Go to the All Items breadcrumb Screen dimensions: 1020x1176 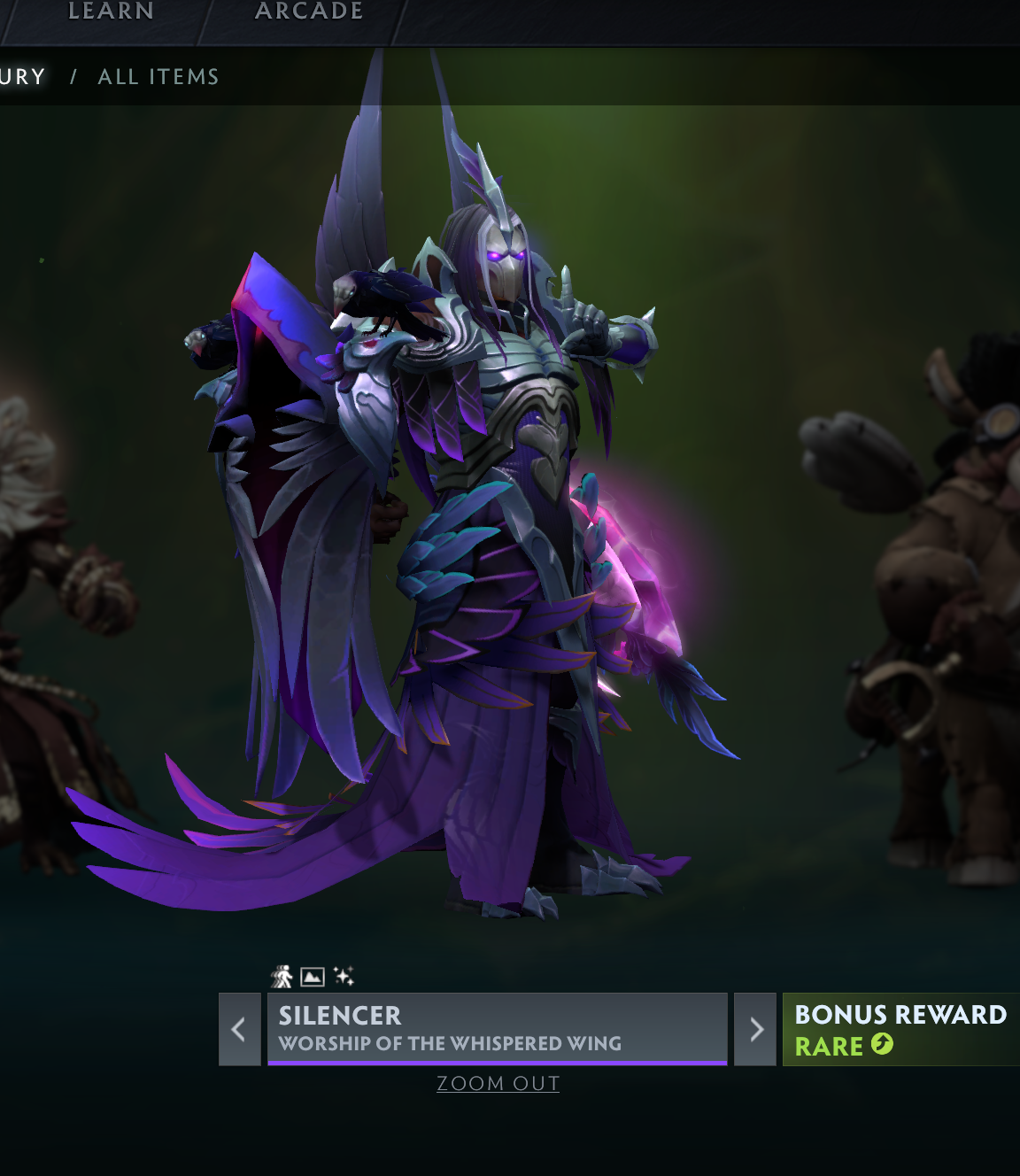(x=158, y=77)
